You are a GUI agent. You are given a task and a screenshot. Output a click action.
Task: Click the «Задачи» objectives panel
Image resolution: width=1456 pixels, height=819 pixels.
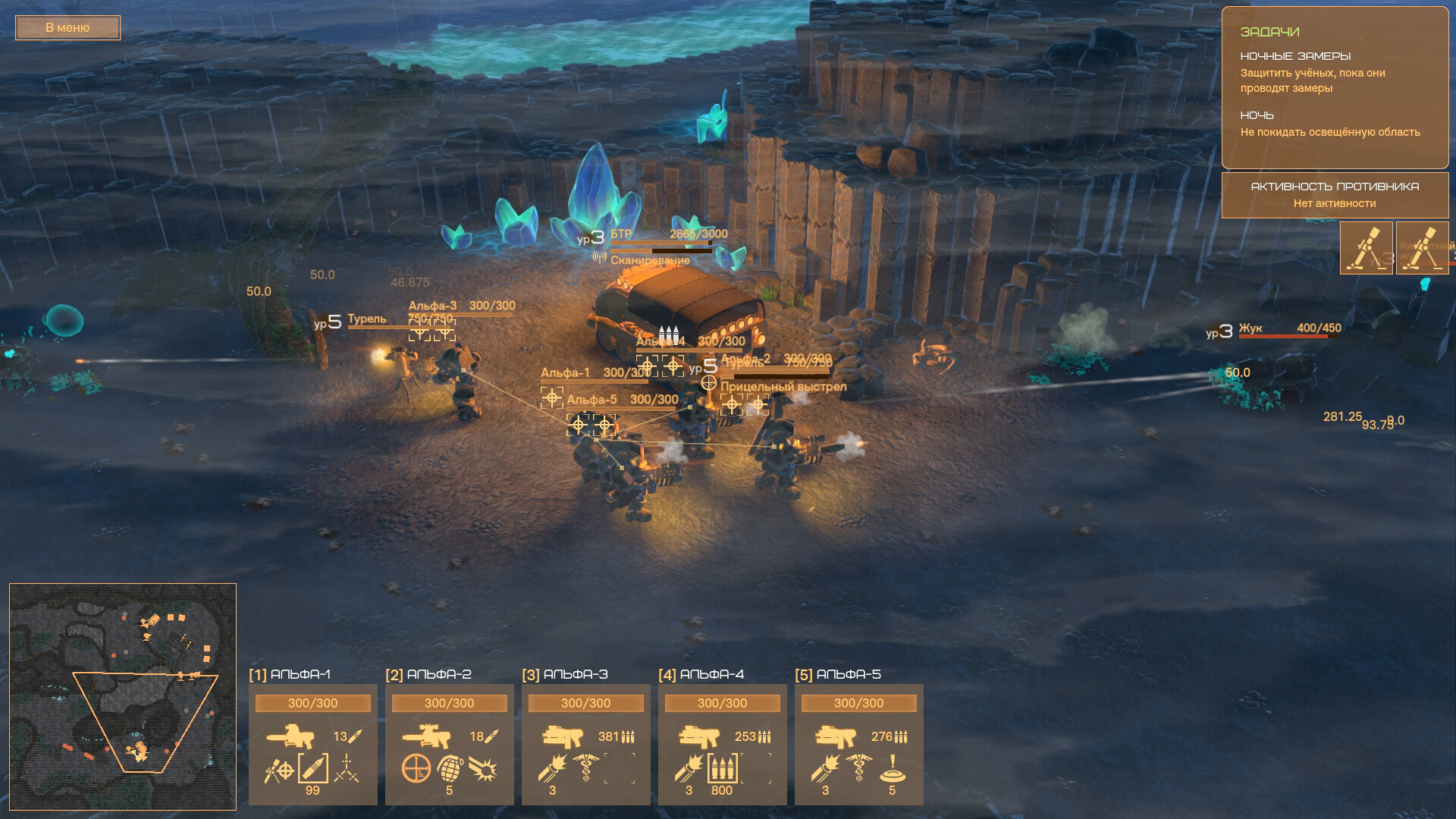click(x=1335, y=87)
